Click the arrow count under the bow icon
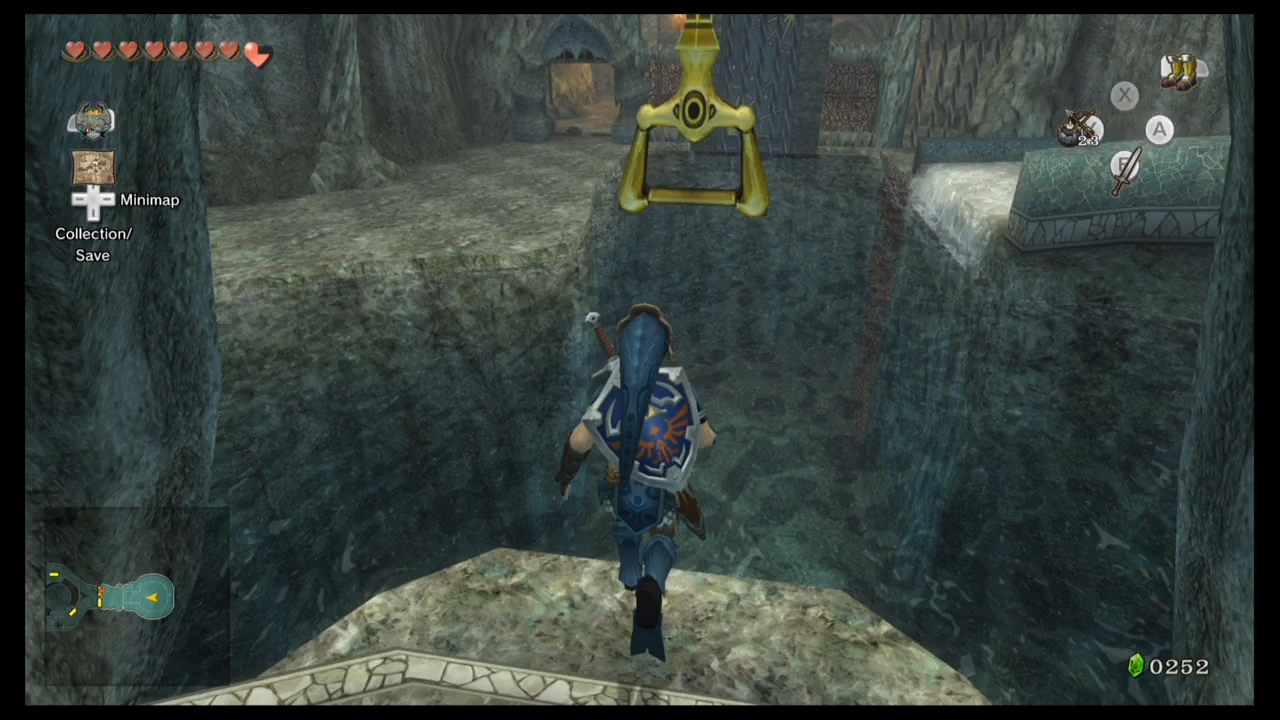This screenshot has width=1280, height=720. 1088,142
